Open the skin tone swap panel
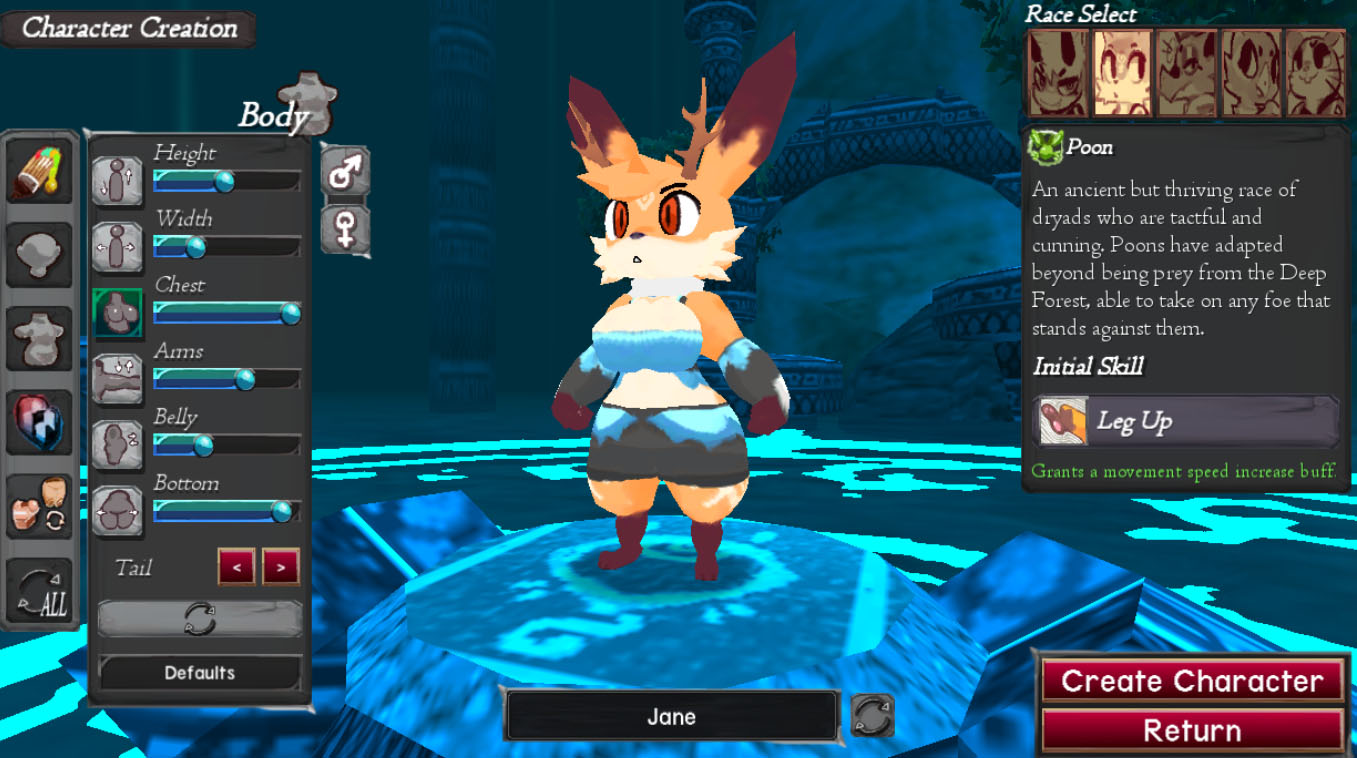 (39, 508)
